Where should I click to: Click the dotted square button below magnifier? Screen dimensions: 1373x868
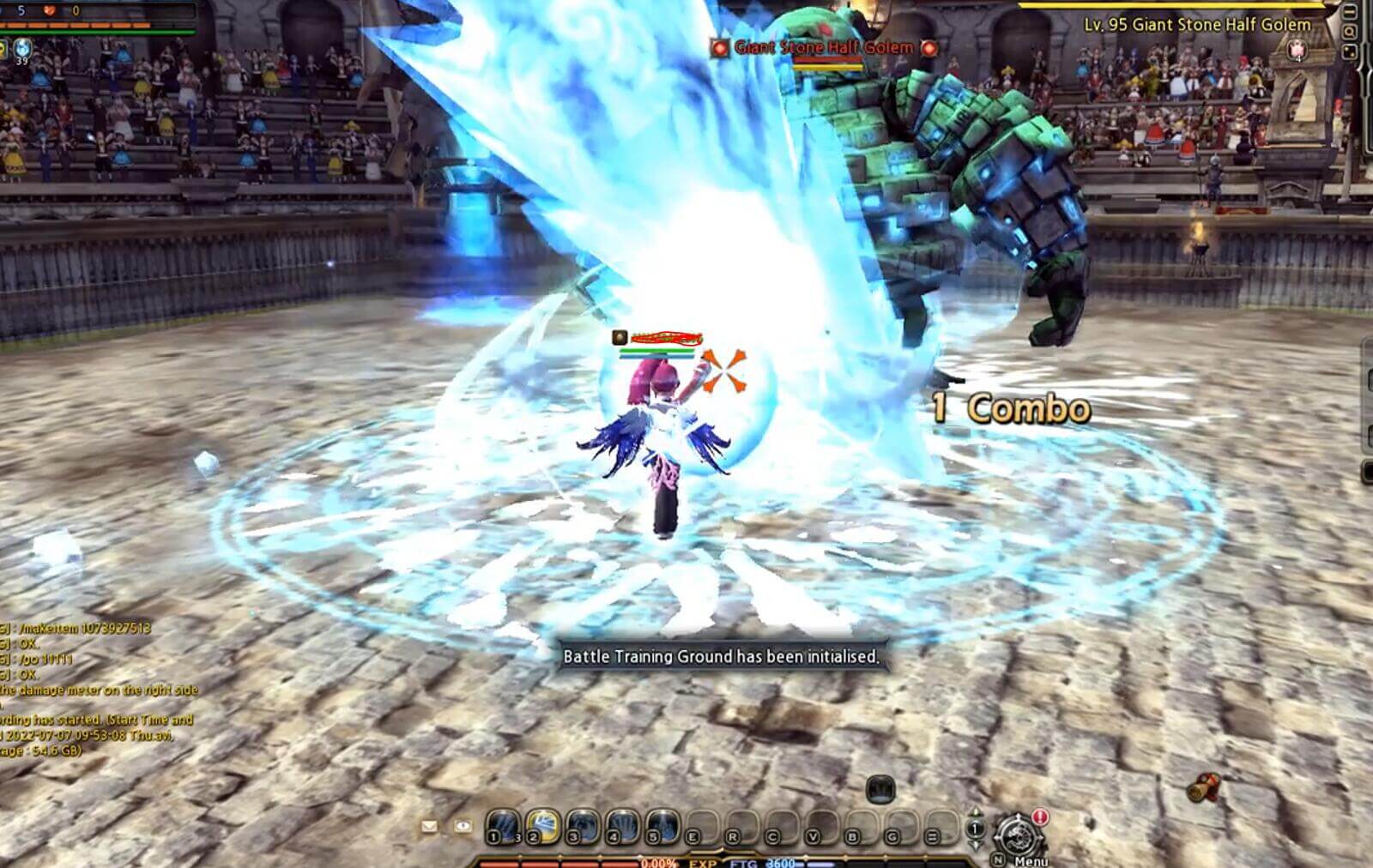[1349, 51]
